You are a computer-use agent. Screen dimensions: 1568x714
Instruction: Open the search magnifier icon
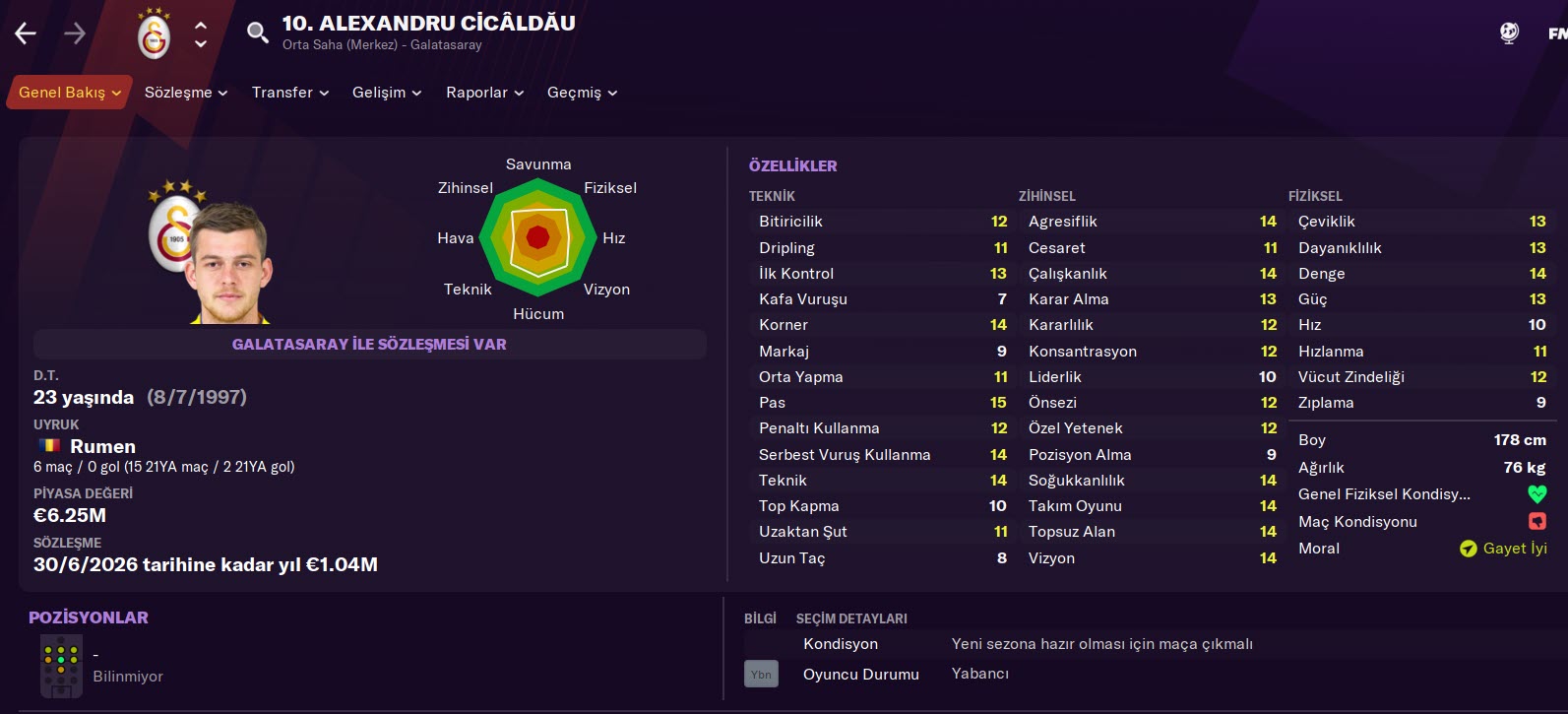pos(257,33)
